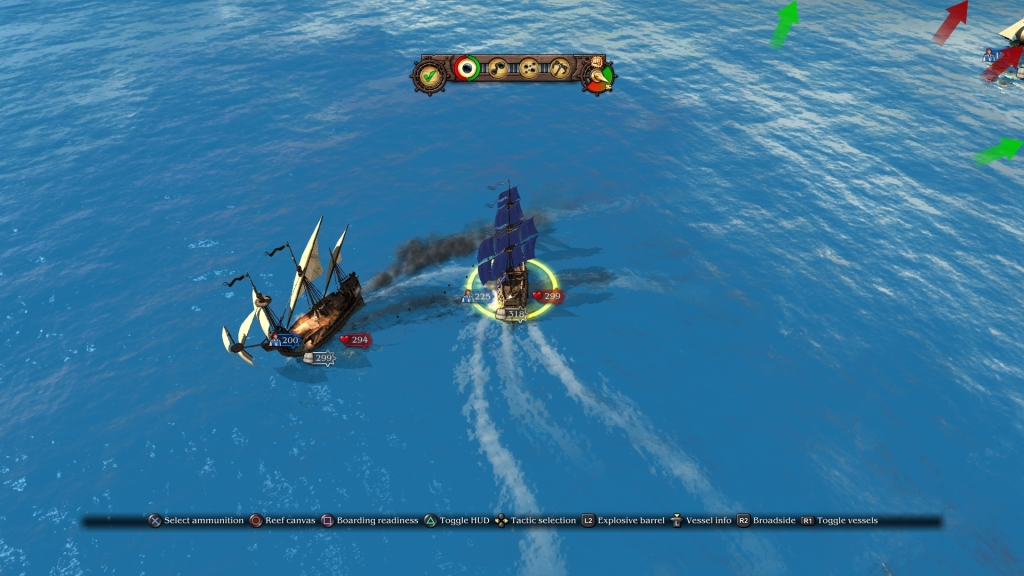Screen dimensions: 1024x576
Task: Click the green checkmark wheel button
Action: tap(430, 74)
